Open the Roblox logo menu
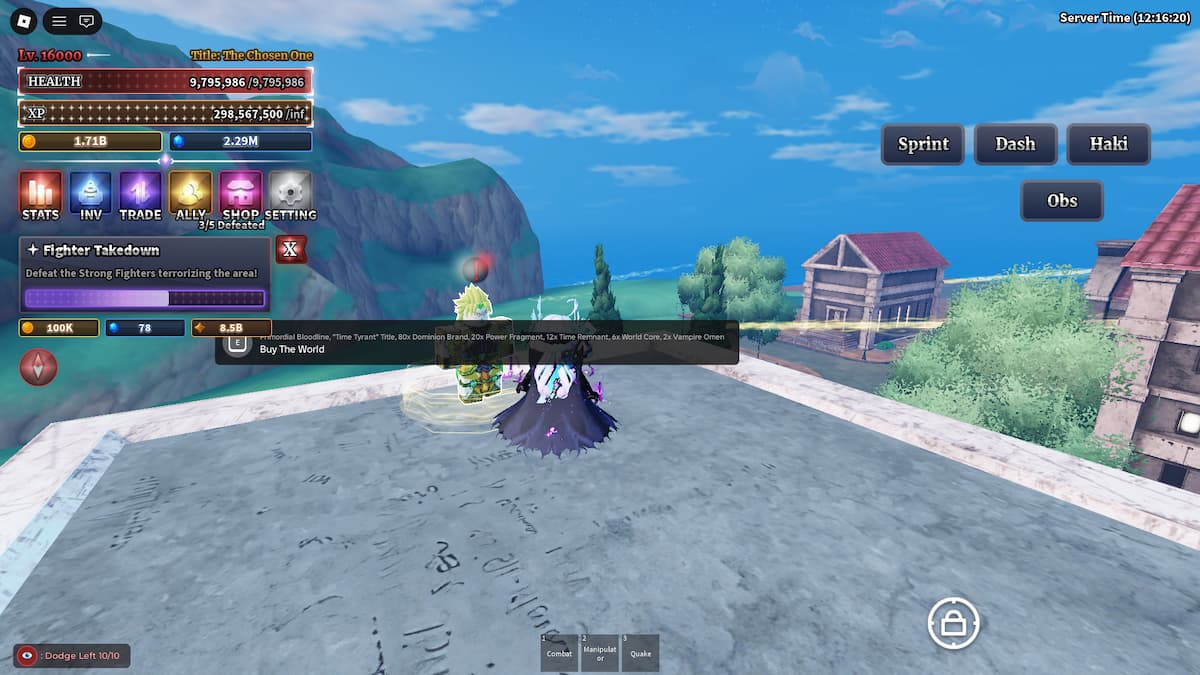 [25, 20]
